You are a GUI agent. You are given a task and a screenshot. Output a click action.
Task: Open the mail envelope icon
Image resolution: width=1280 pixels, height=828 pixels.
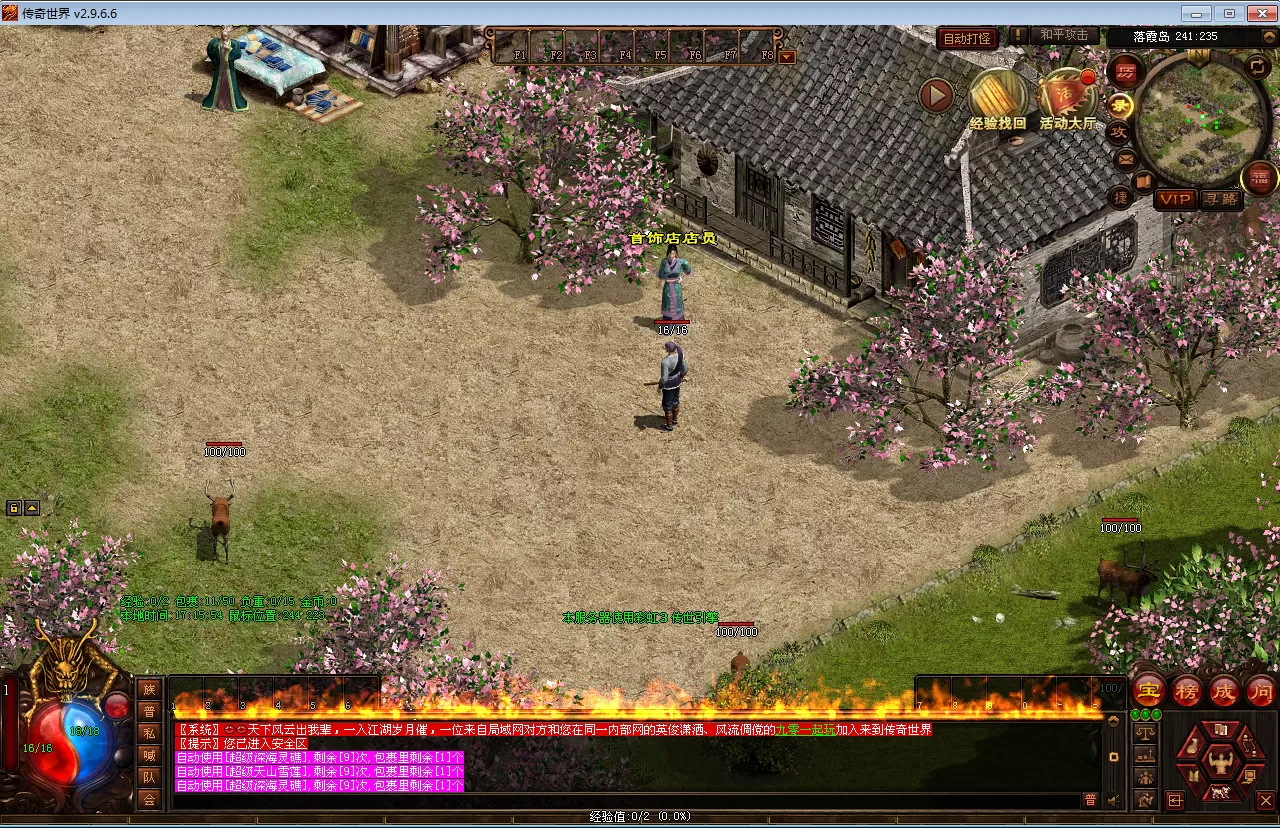point(1125,158)
